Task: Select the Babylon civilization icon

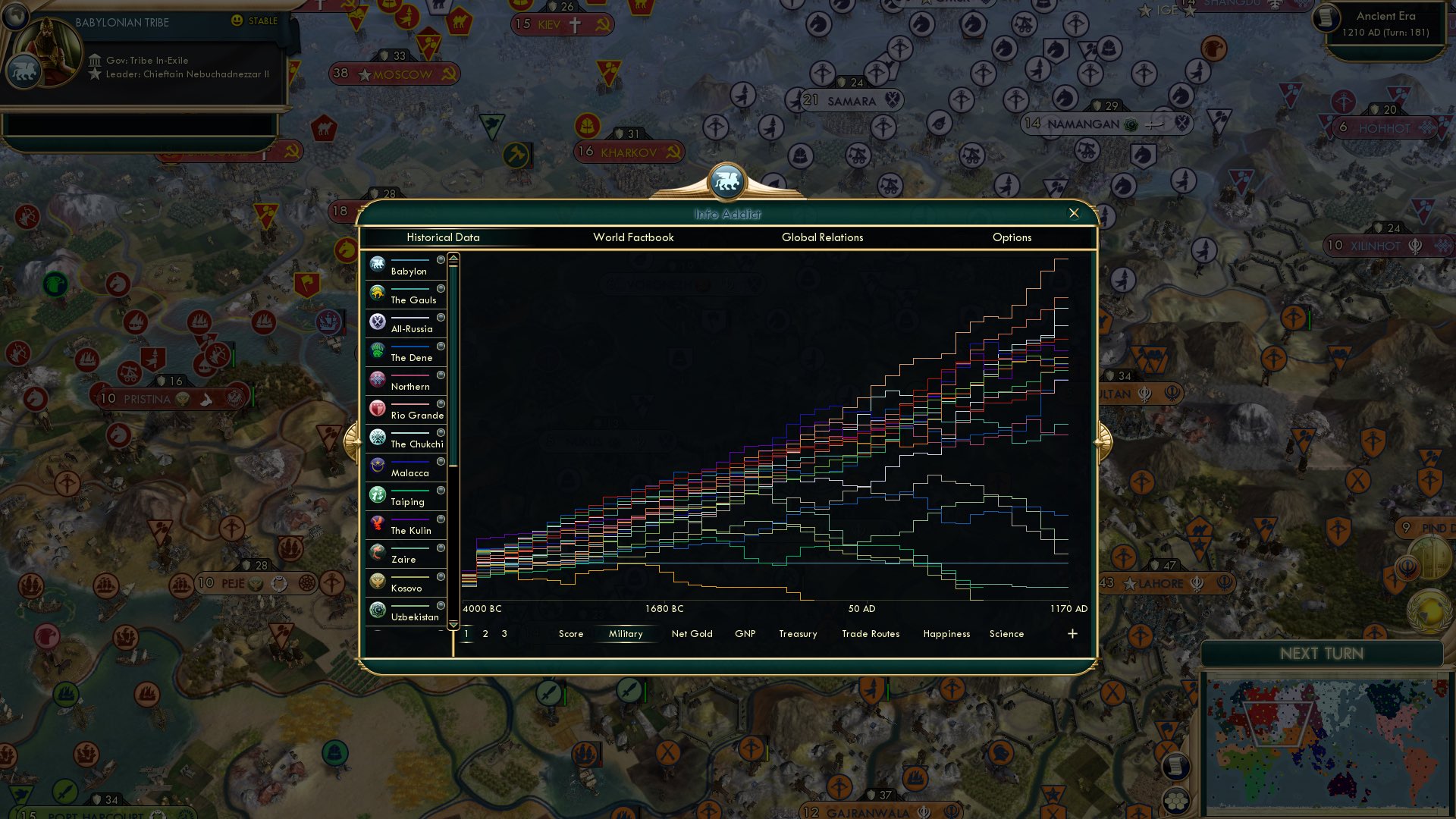Action: coord(377,264)
